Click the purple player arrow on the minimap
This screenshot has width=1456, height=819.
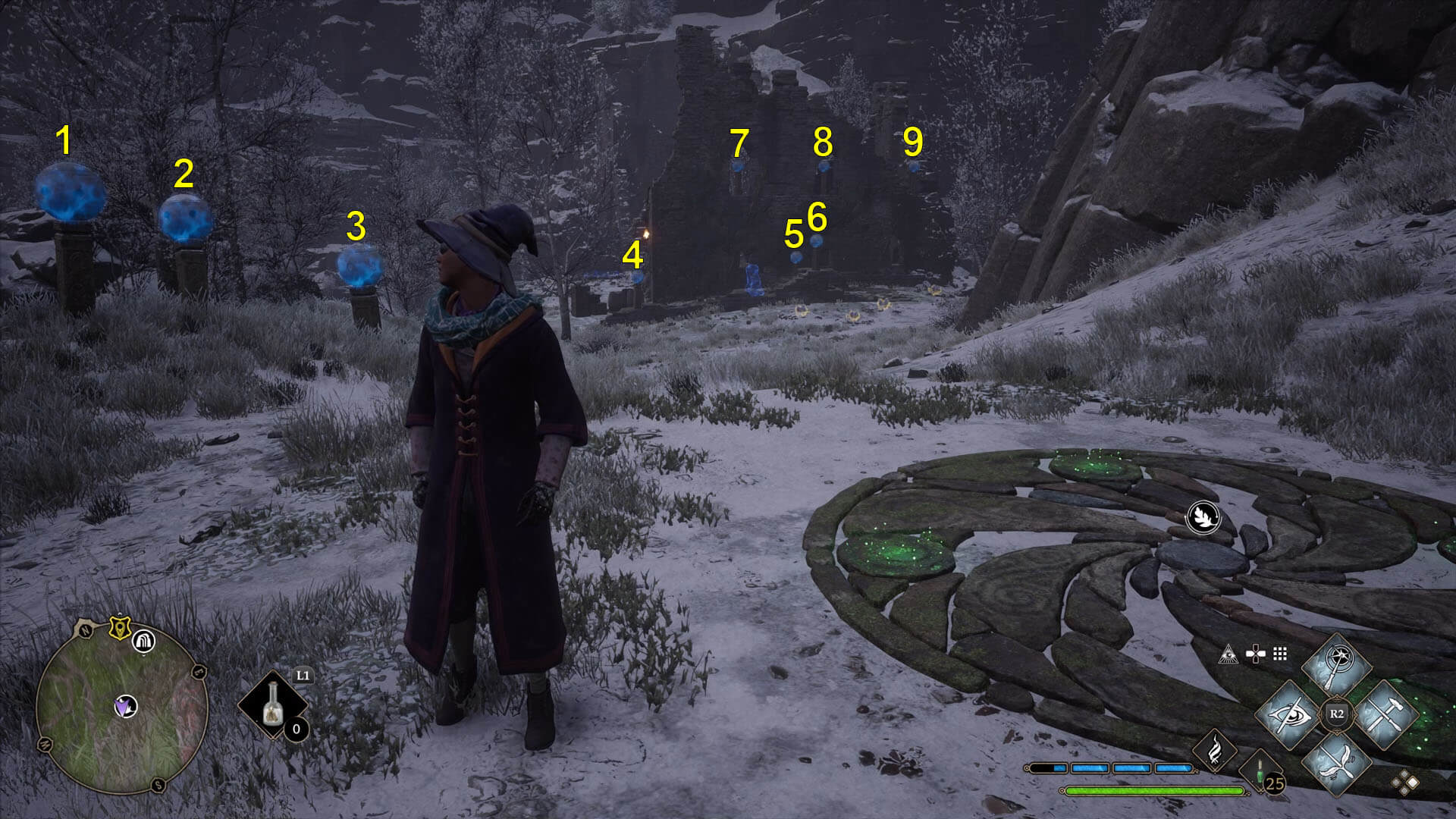click(x=124, y=708)
